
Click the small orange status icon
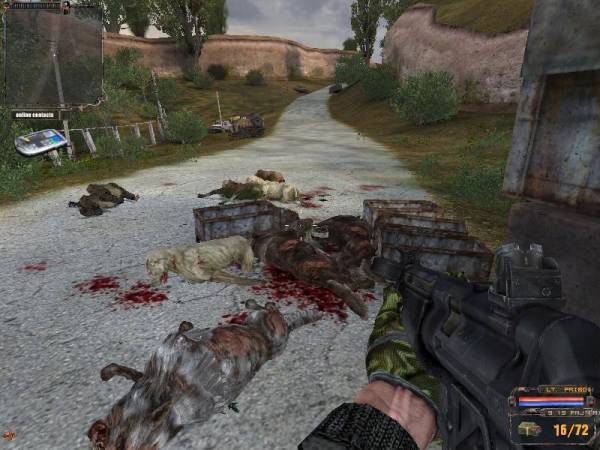8,436
